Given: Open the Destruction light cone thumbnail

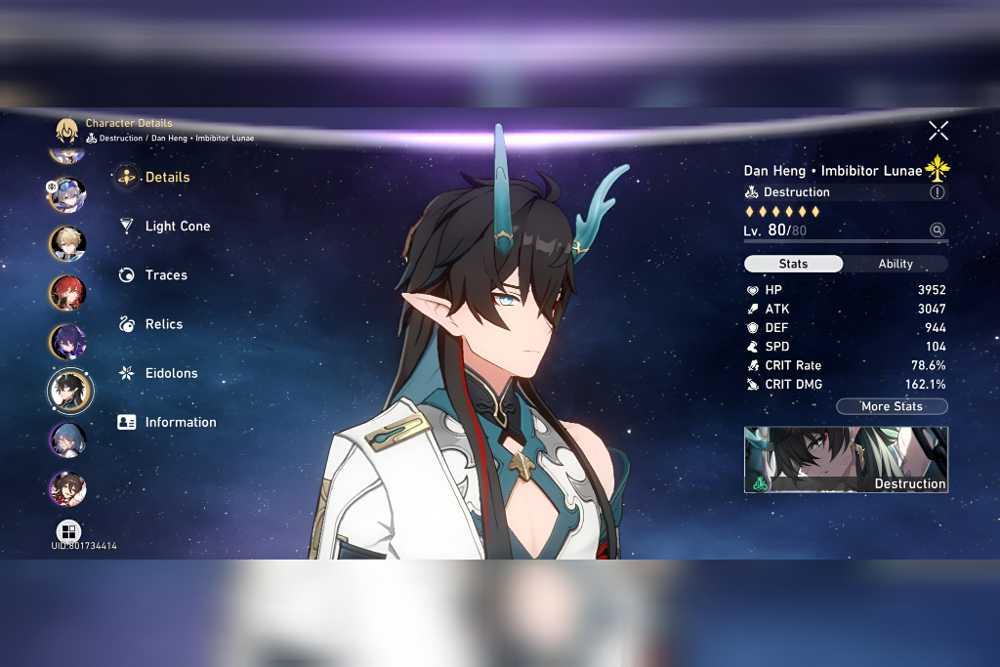Looking at the screenshot, I should 846,460.
